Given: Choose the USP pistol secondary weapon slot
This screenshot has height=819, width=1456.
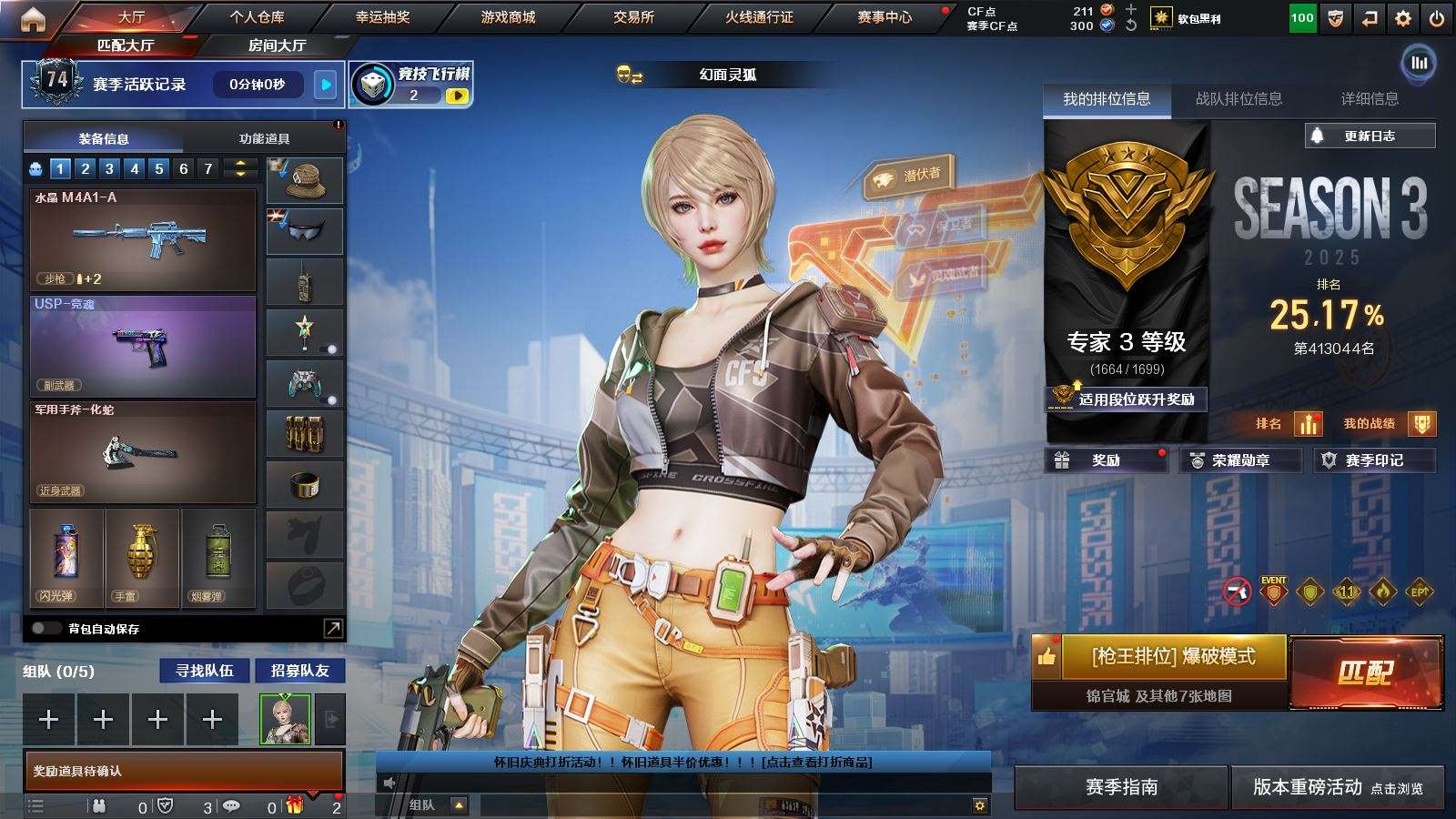Looking at the screenshot, I should click(143, 346).
